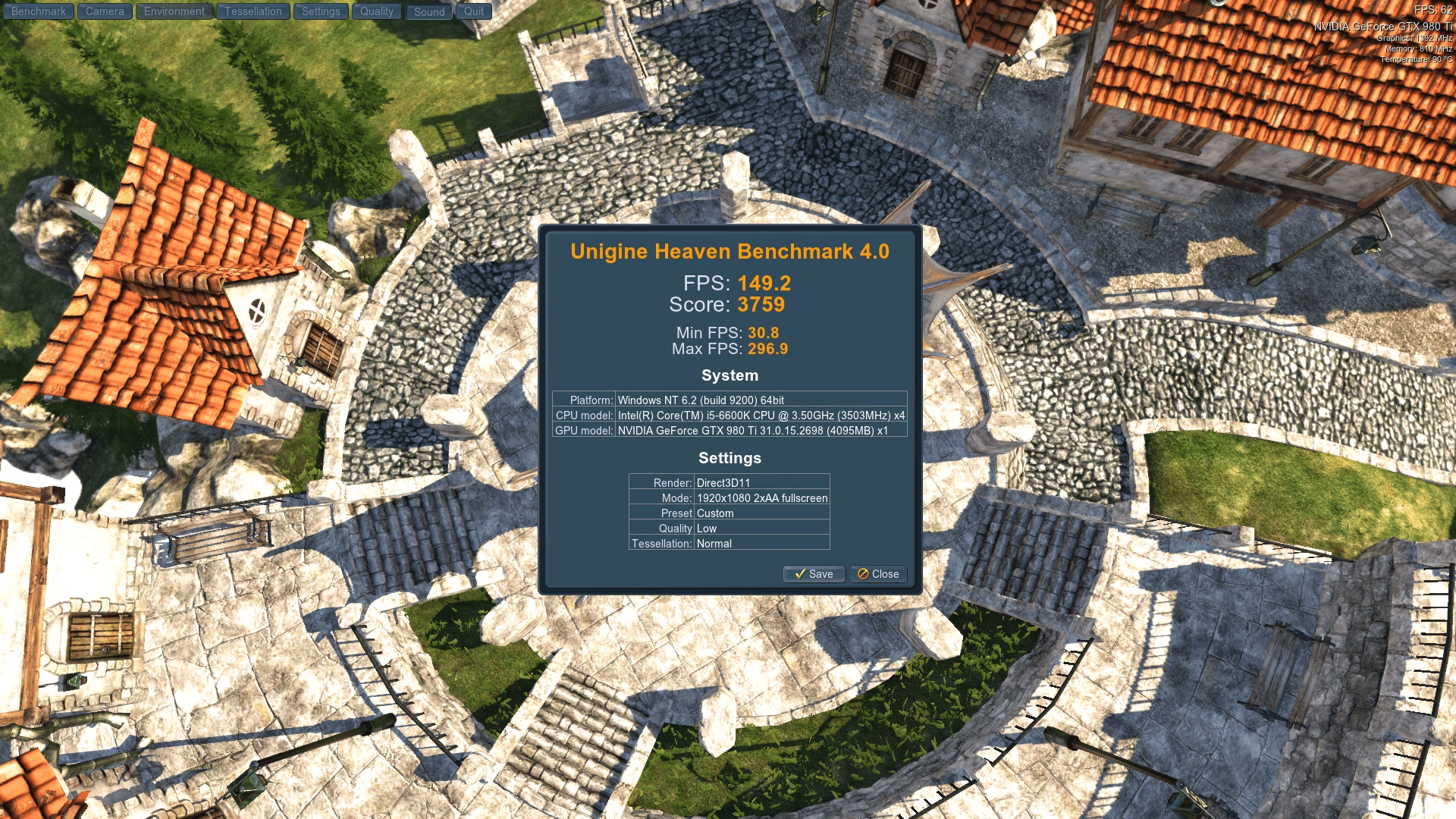Screen dimensions: 1456x819
Task: Open the Settings menu
Action: point(321,11)
